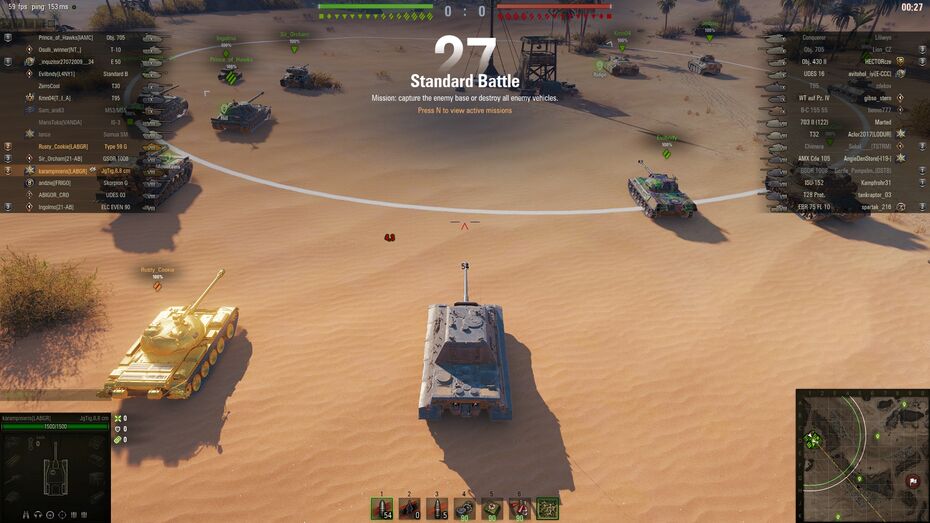This screenshot has height=523, width=930.
Task: Click the minimap
Action: click(862, 456)
